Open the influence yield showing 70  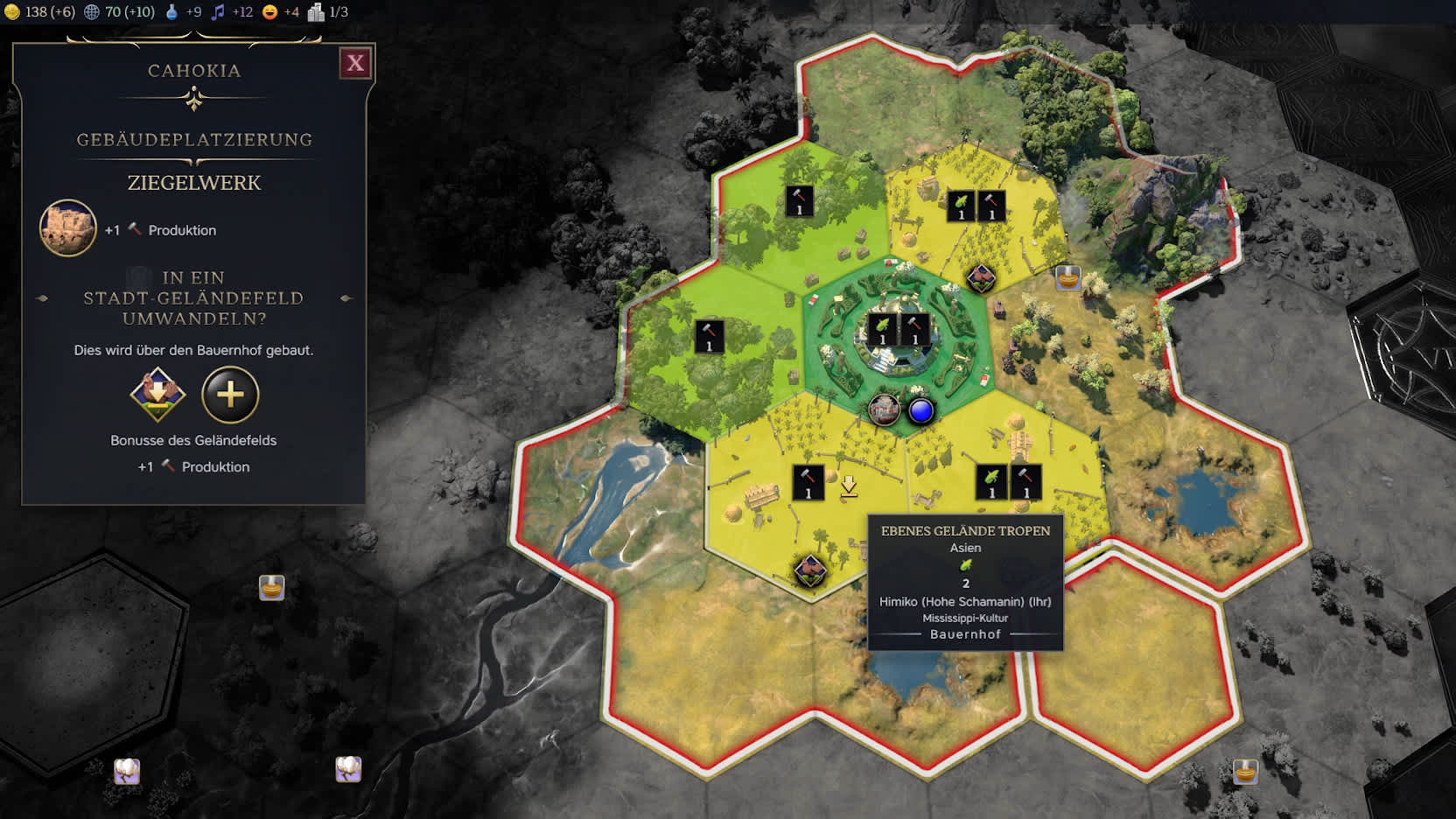click(x=119, y=11)
